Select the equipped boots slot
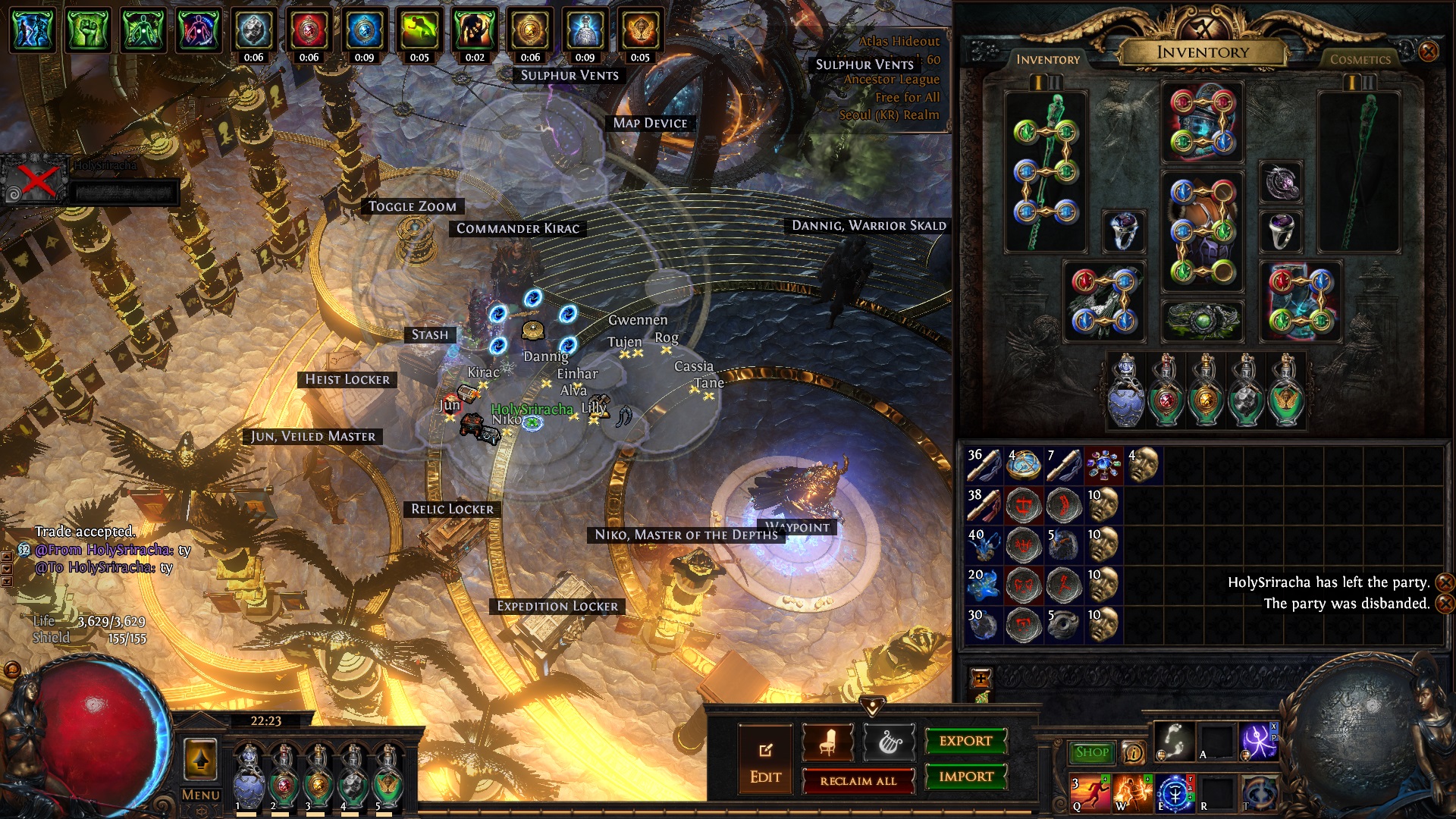The width and height of the screenshot is (1456, 819). tap(1300, 301)
